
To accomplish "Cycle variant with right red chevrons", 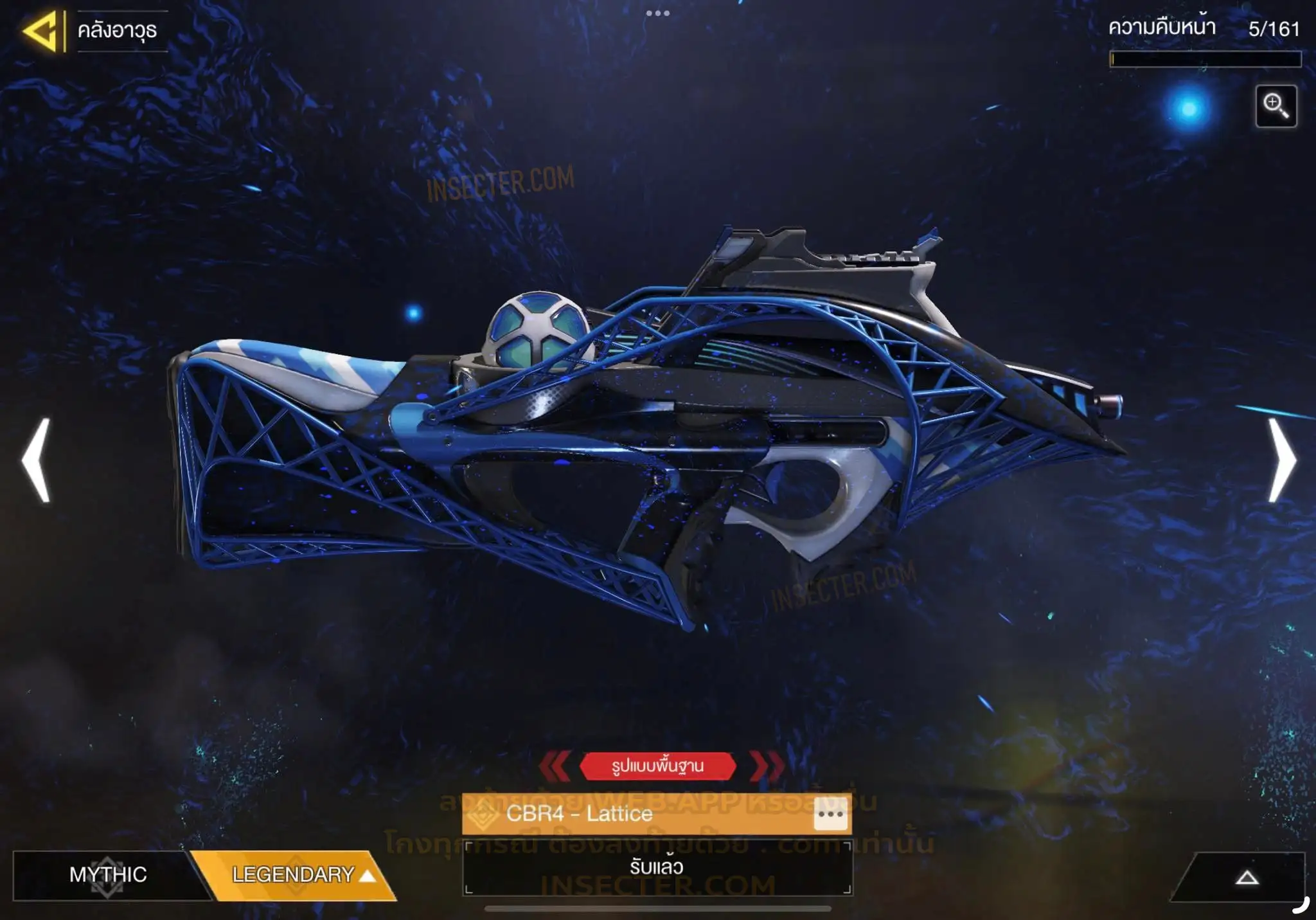I will [766, 766].
